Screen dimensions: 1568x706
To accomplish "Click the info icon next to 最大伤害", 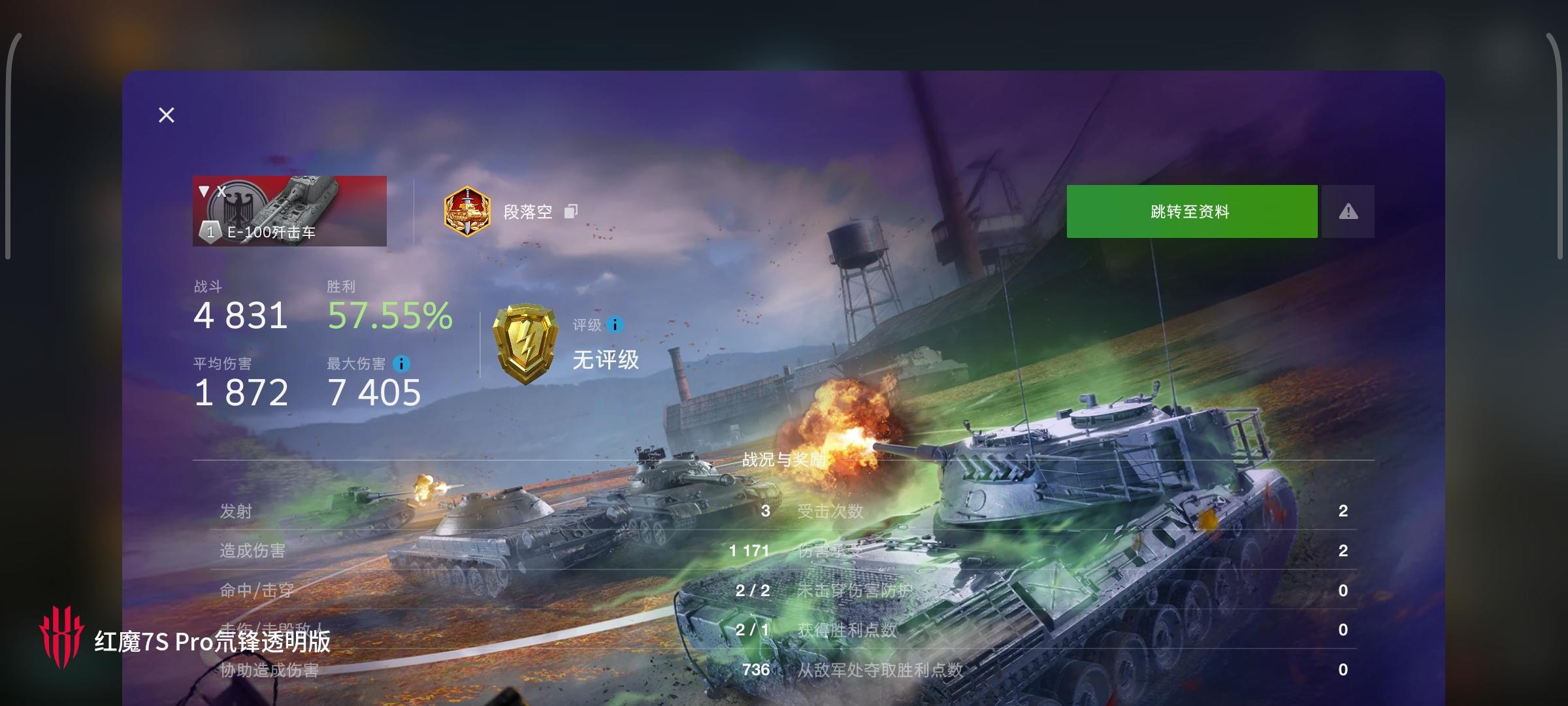I will coord(401,363).
